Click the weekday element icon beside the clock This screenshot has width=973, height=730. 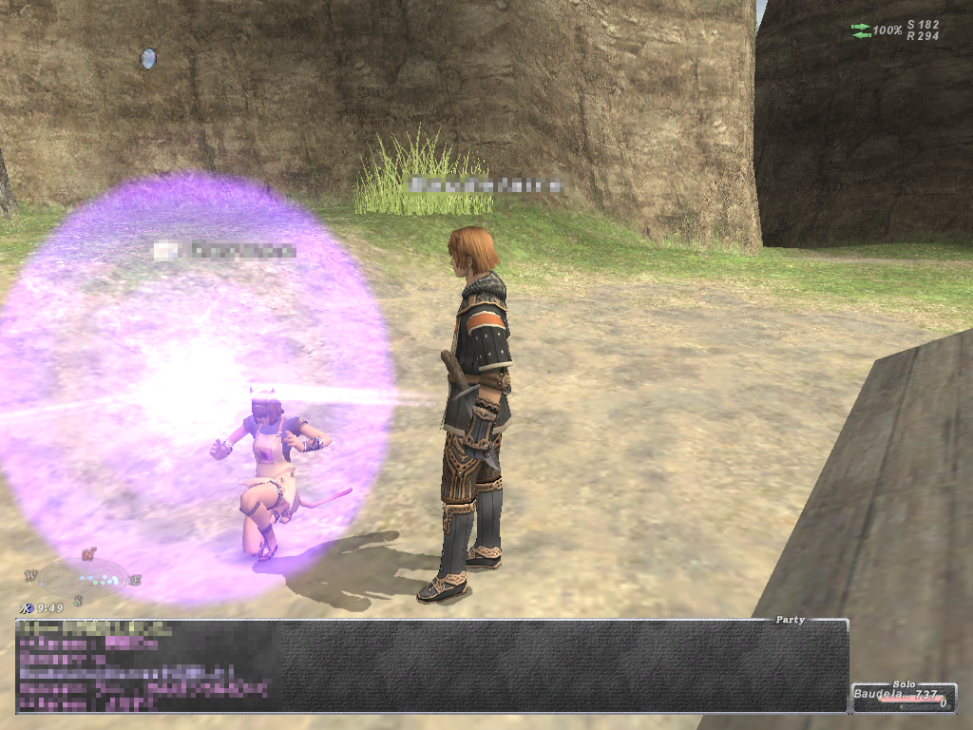tap(26, 607)
